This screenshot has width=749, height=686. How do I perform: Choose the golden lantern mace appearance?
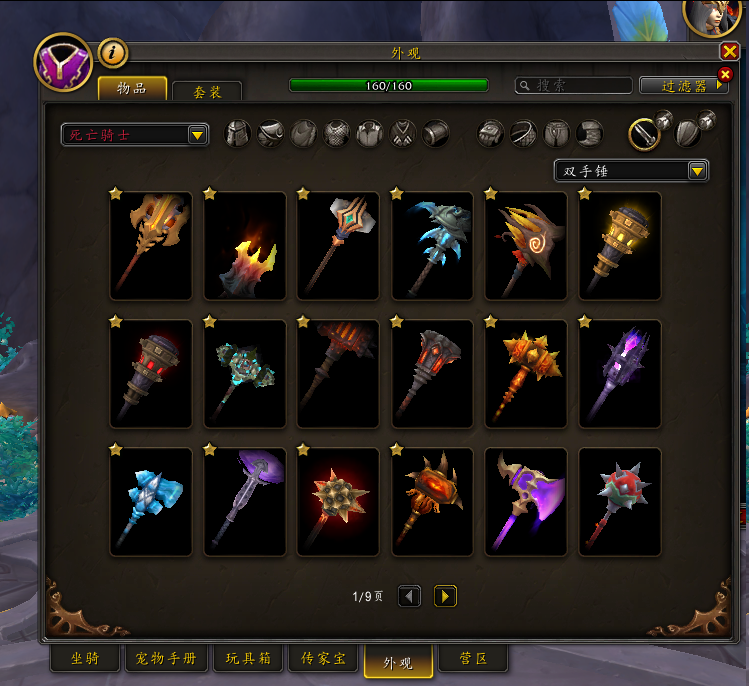click(619, 246)
